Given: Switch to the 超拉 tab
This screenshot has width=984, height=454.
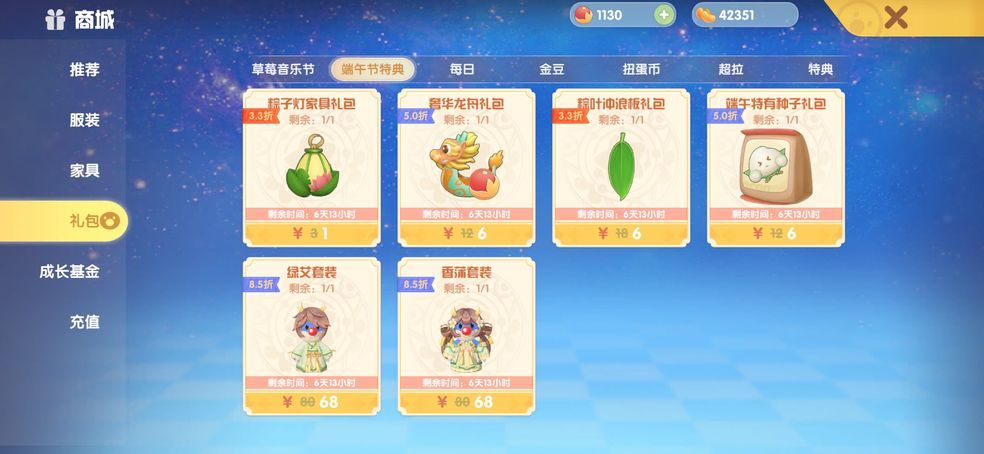Looking at the screenshot, I should point(731,69).
